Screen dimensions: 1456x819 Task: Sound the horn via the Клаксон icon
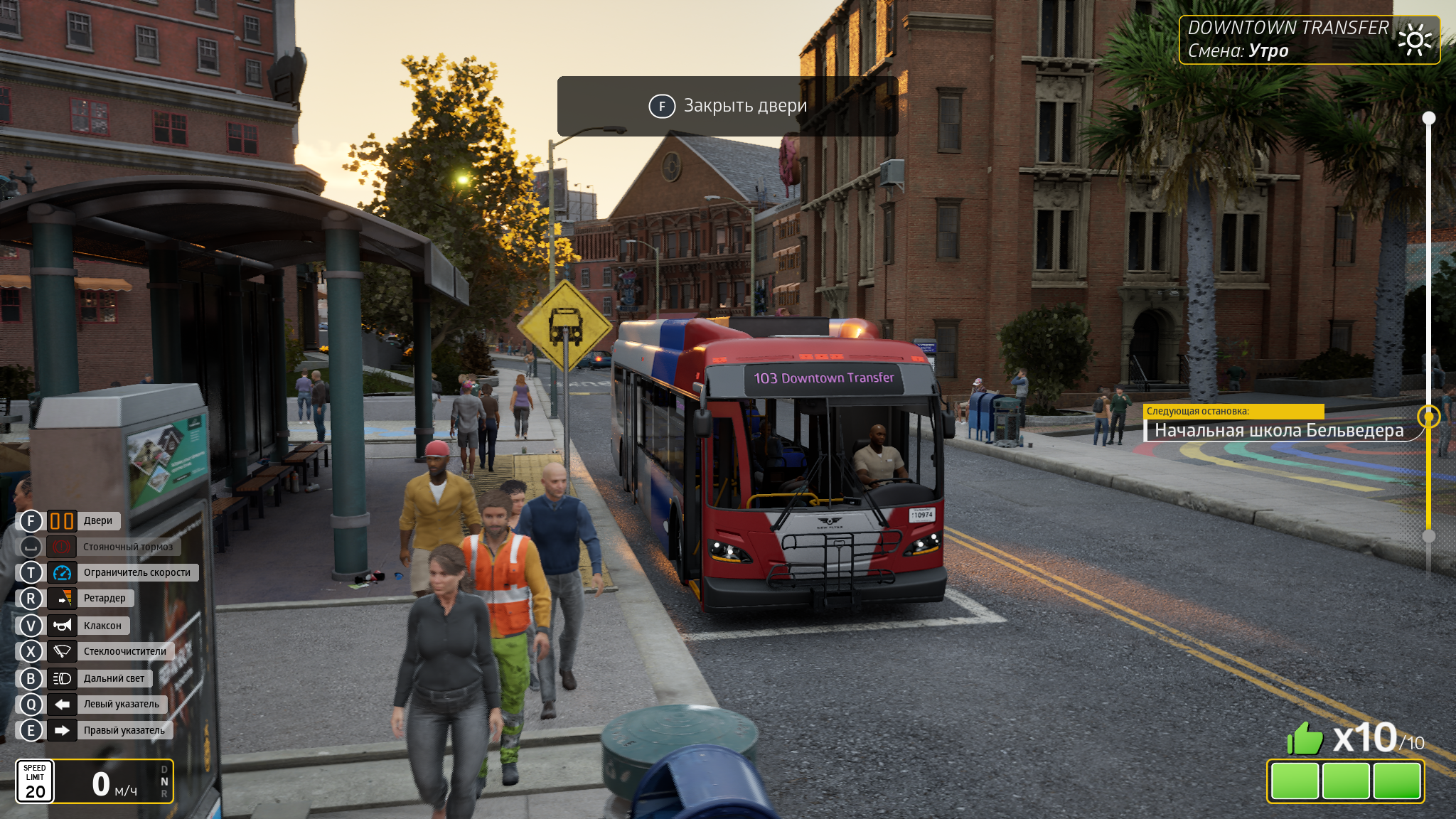point(62,626)
